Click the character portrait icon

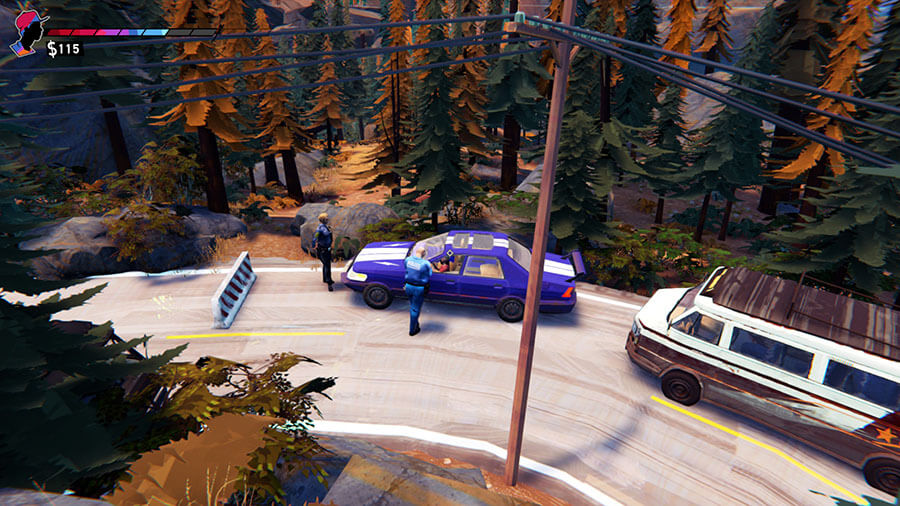click(x=26, y=32)
